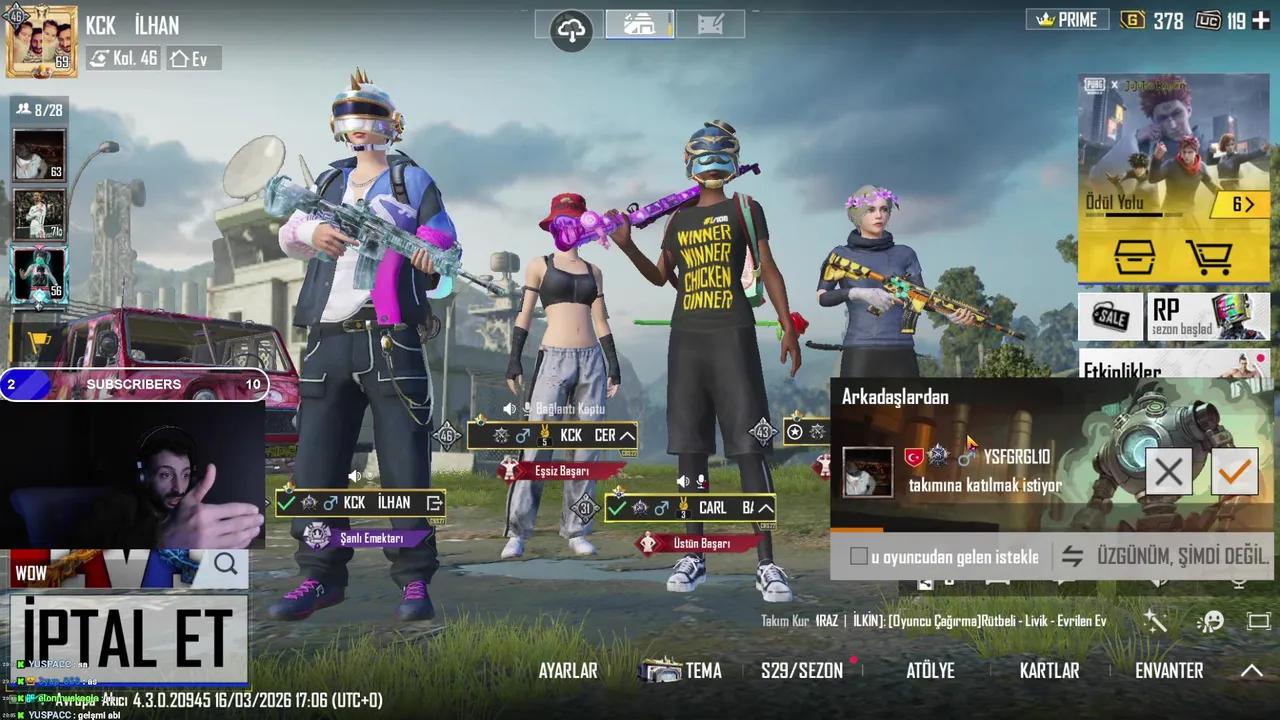Image resolution: width=1280 pixels, height=720 pixels.
Task: Accept YSFGRGL10's team request with the checkmark
Action: (x=1234, y=471)
